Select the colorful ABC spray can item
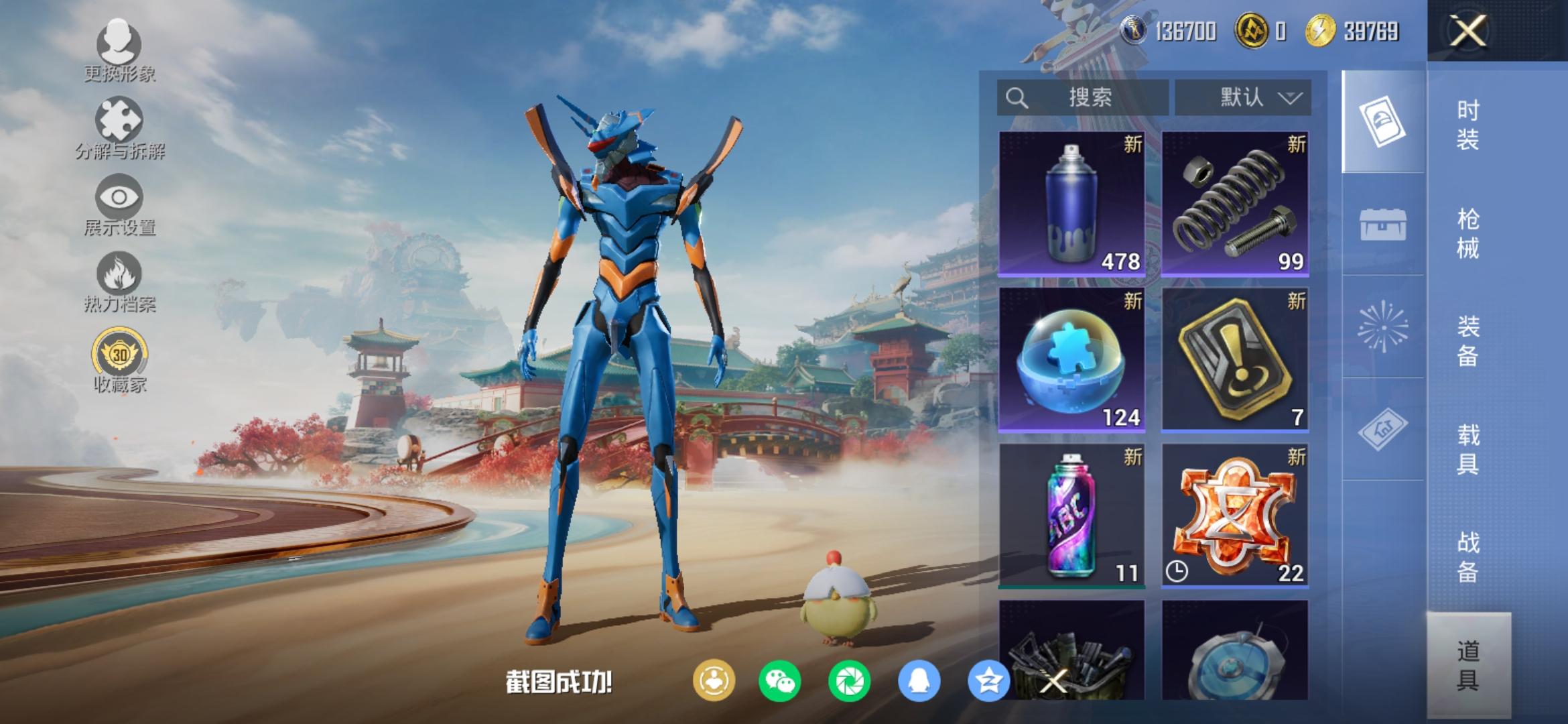 (x=1071, y=516)
